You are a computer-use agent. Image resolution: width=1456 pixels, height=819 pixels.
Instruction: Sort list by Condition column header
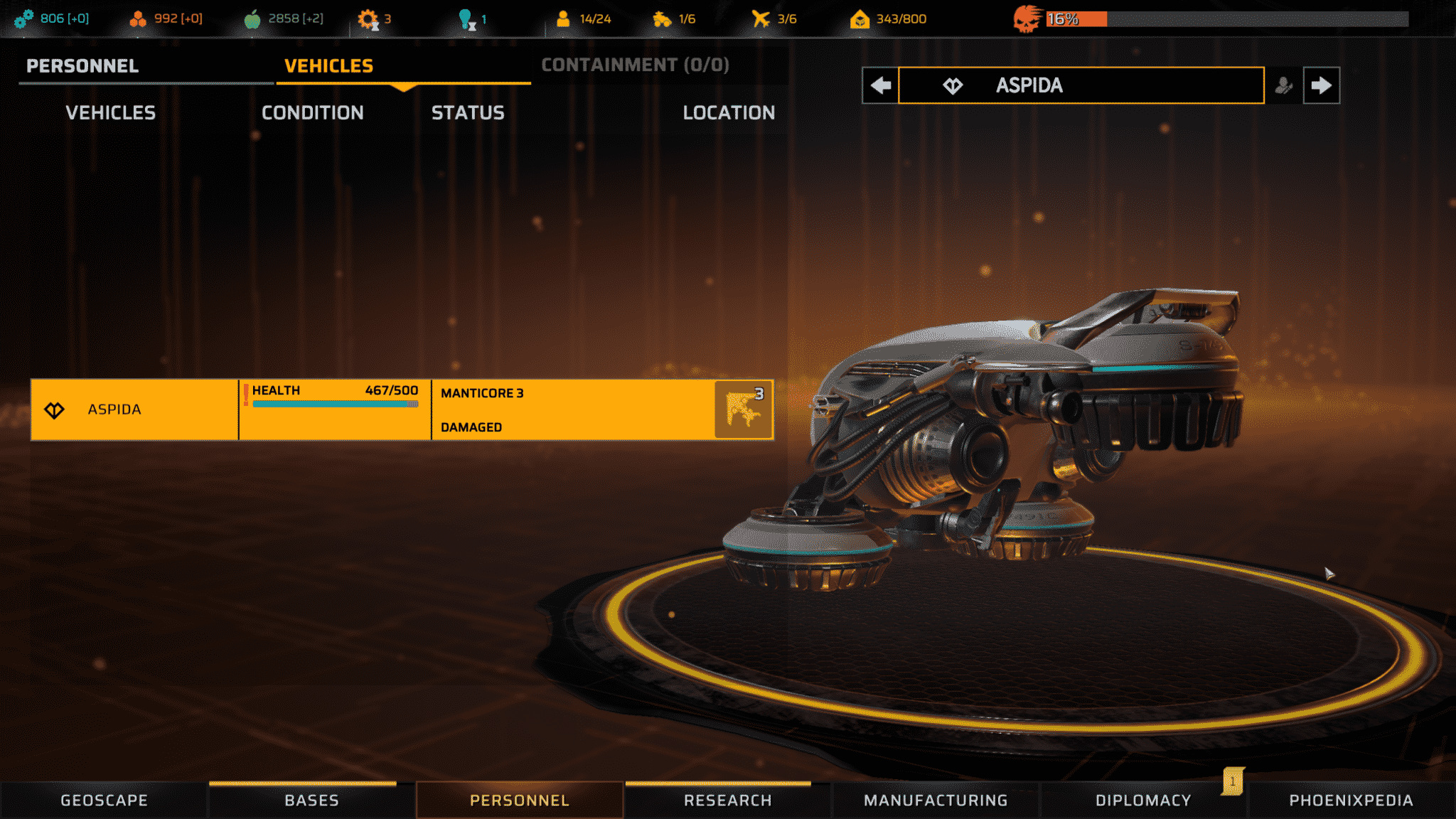[x=312, y=113]
